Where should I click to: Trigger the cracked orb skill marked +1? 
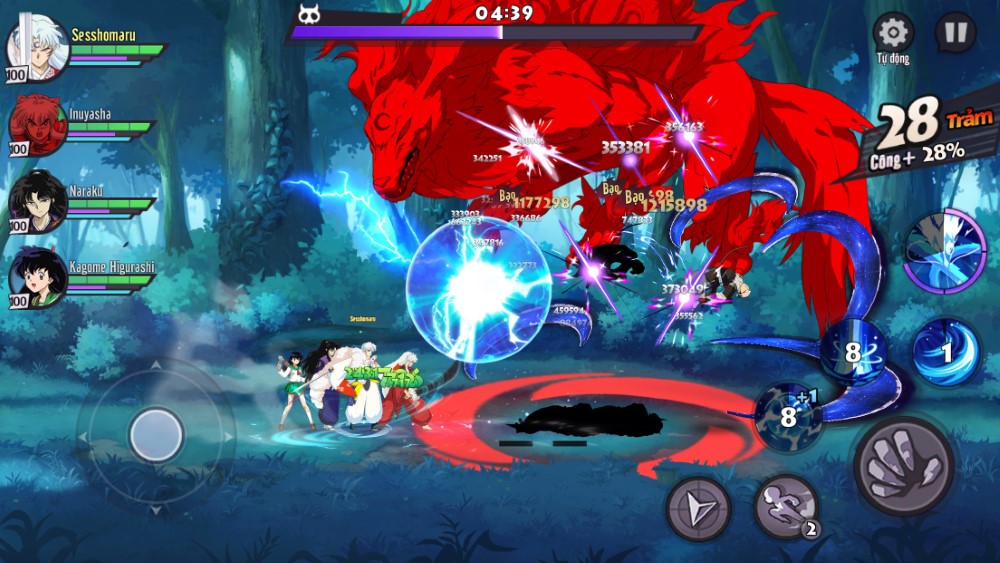[x=789, y=416]
